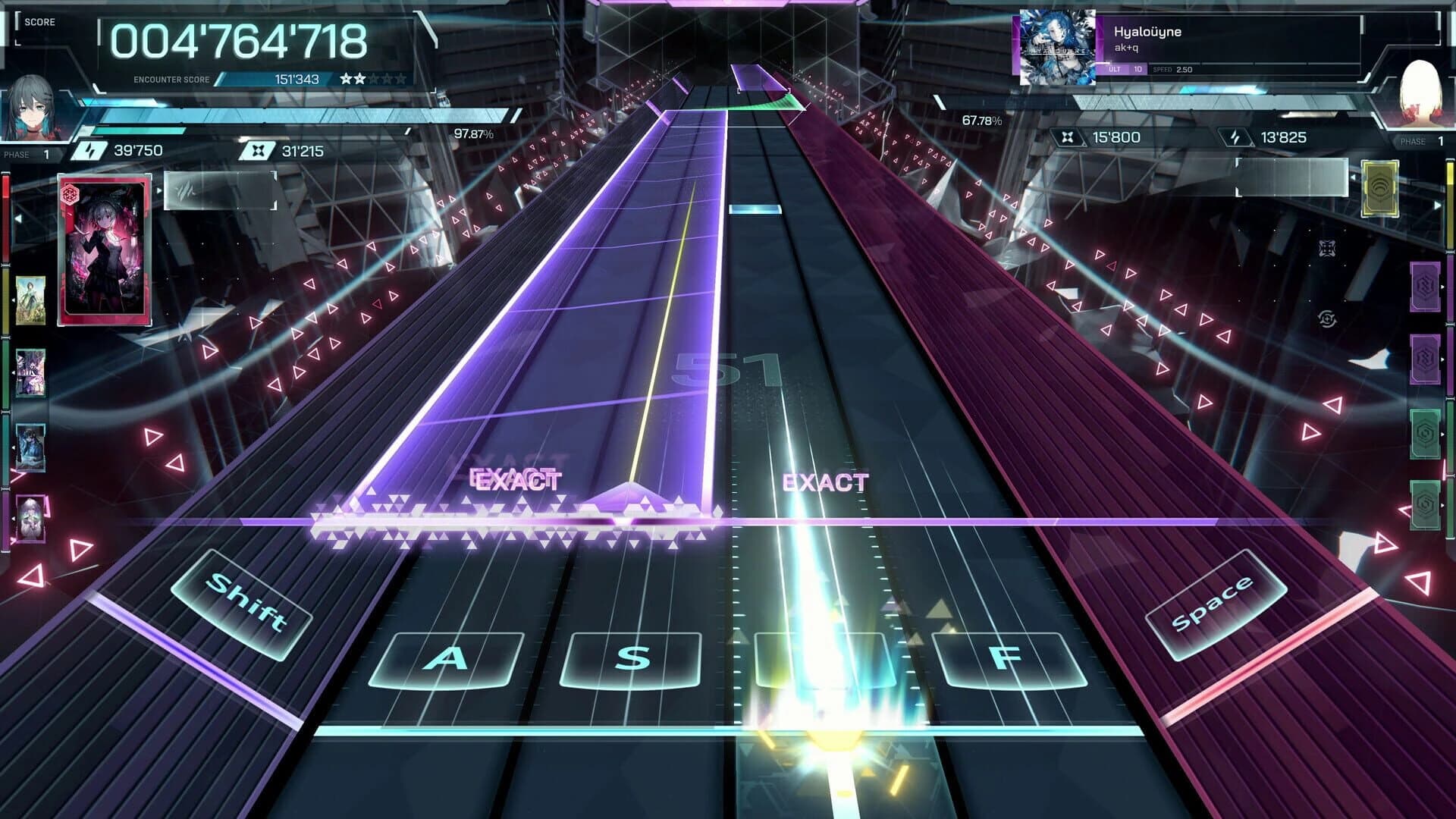Click the multiplier icon next to the opponent's 15'800

tap(1068, 138)
